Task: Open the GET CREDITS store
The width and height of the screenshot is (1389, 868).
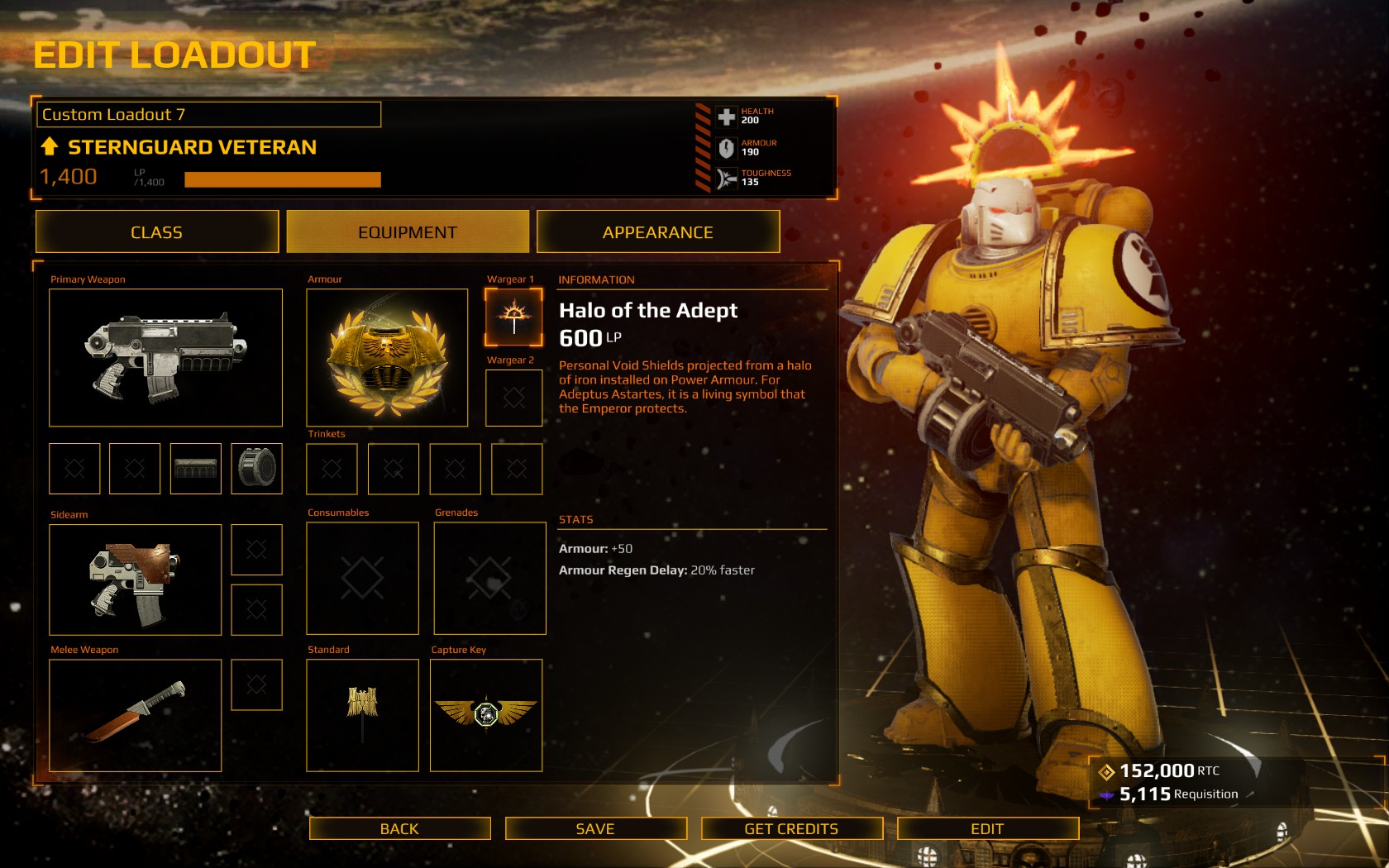Action: [791, 828]
